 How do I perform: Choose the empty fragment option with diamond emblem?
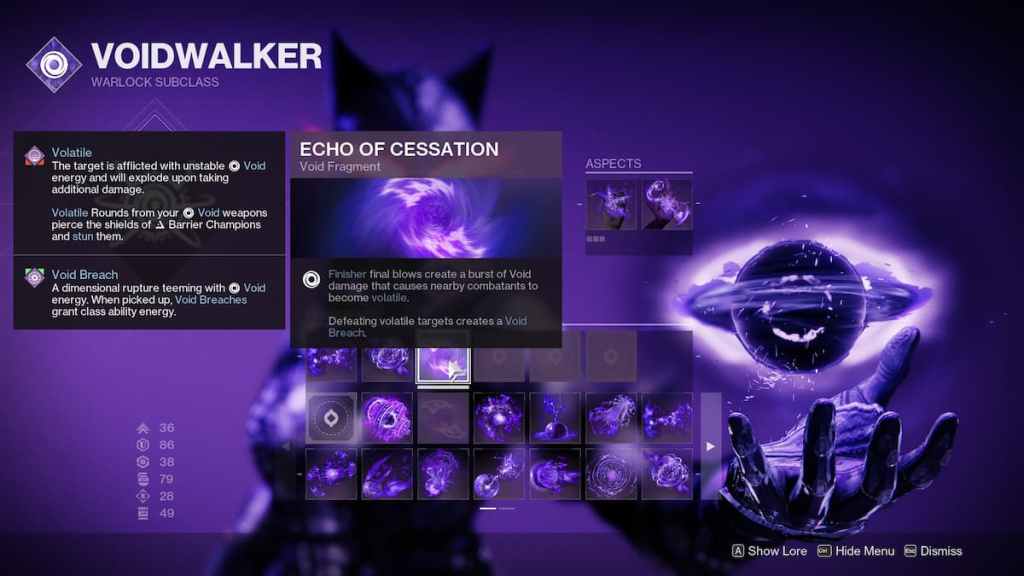tap(331, 418)
